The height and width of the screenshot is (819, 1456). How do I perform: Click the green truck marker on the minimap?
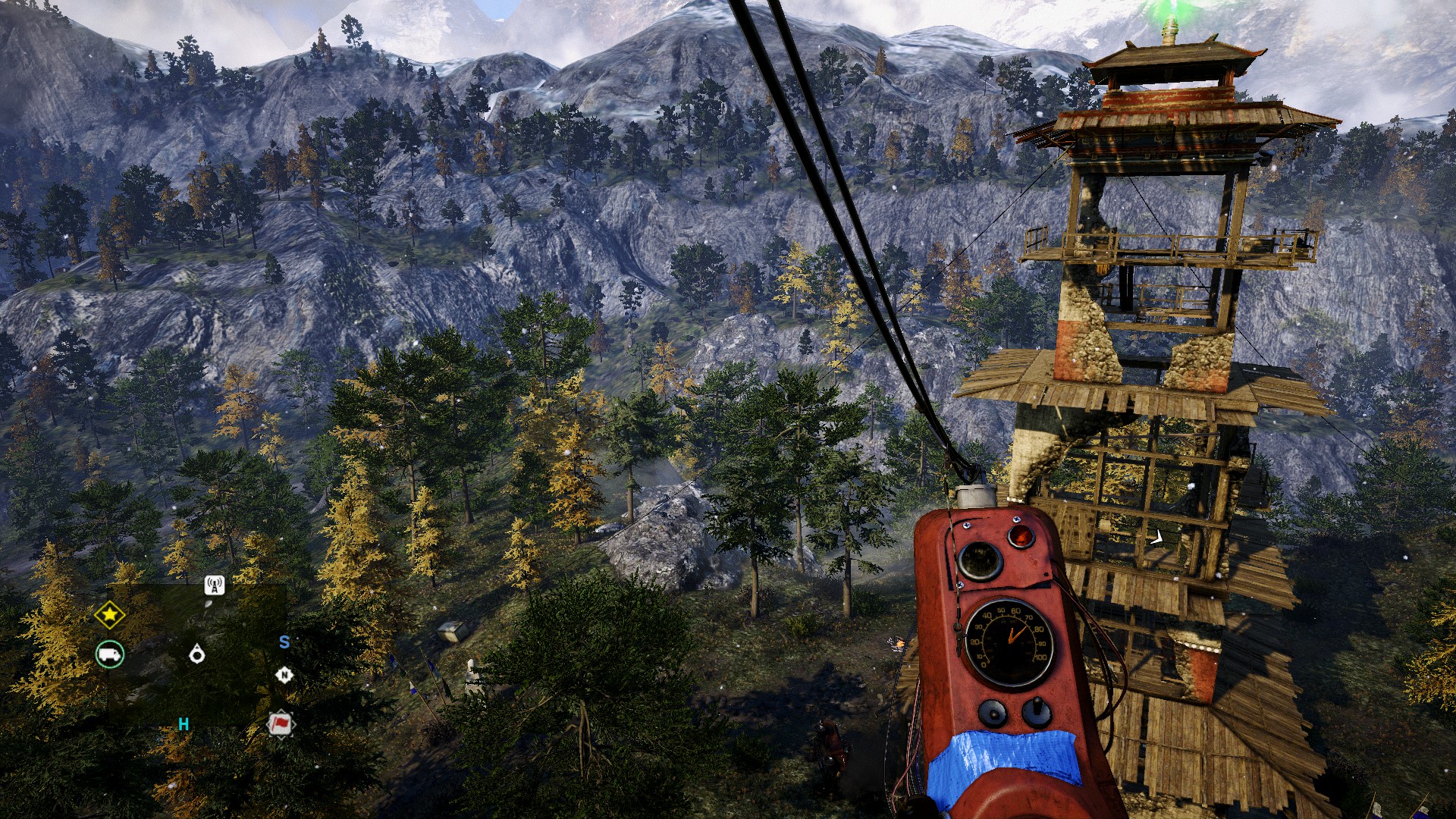(x=110, y=654)
